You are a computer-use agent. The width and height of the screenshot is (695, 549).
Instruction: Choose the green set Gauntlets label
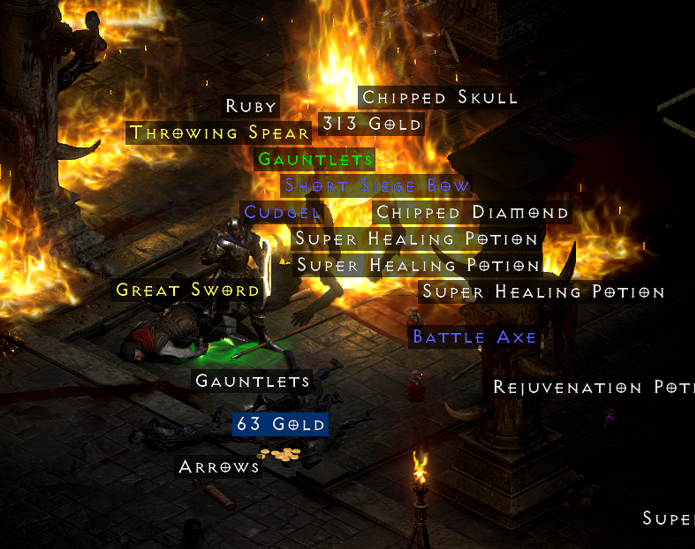[315, 159]
